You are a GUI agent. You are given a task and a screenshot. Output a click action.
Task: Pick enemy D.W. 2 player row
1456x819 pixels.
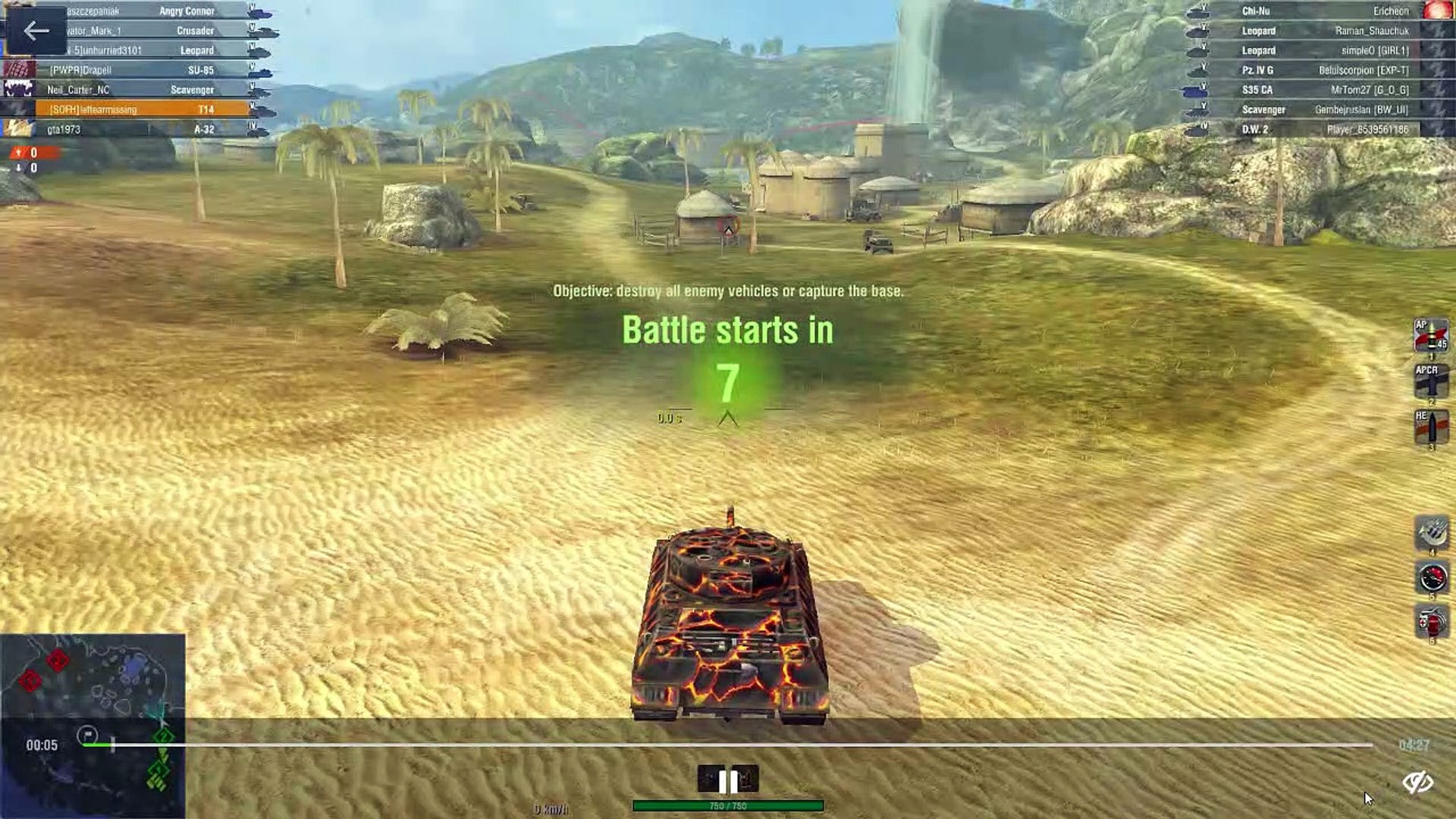point(1323,129)
